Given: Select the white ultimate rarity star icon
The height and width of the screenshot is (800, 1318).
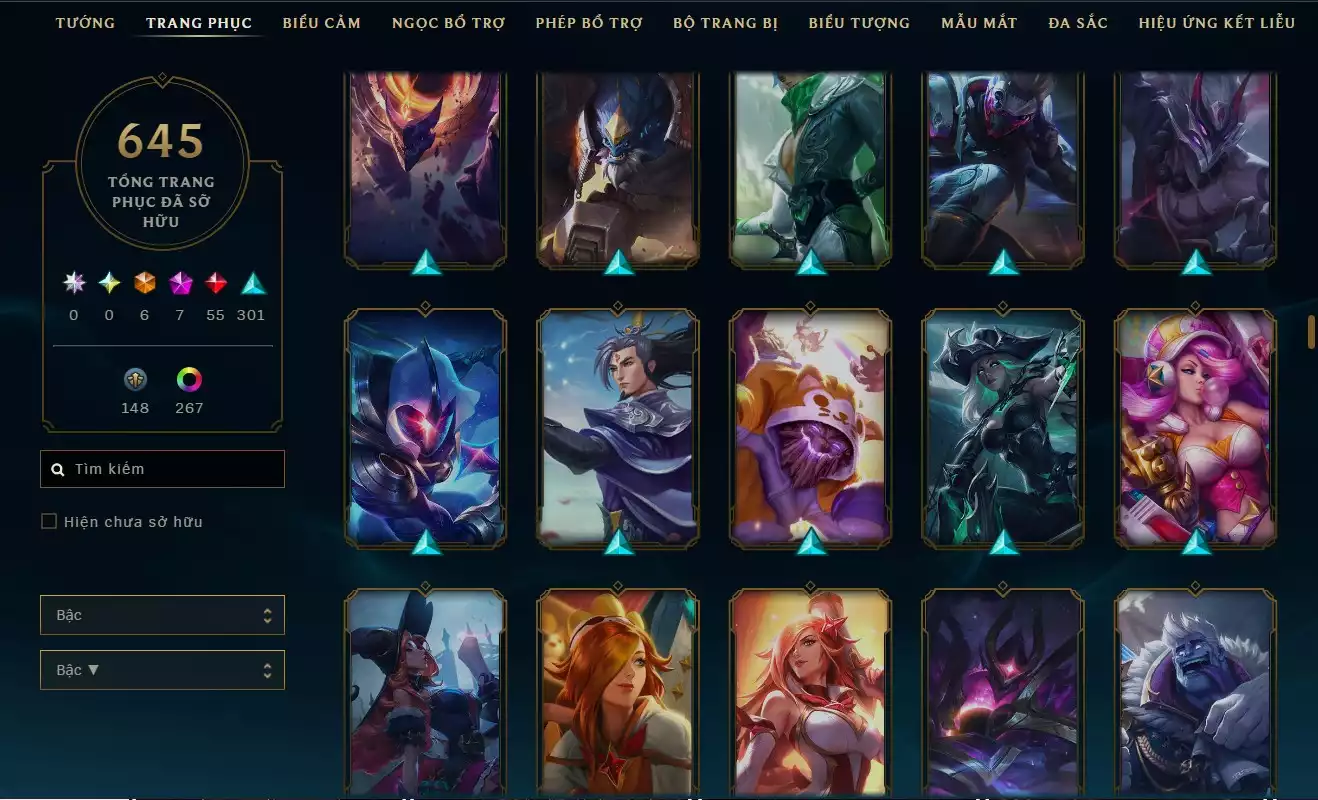Looking at the screenshot, I should 73,284.
